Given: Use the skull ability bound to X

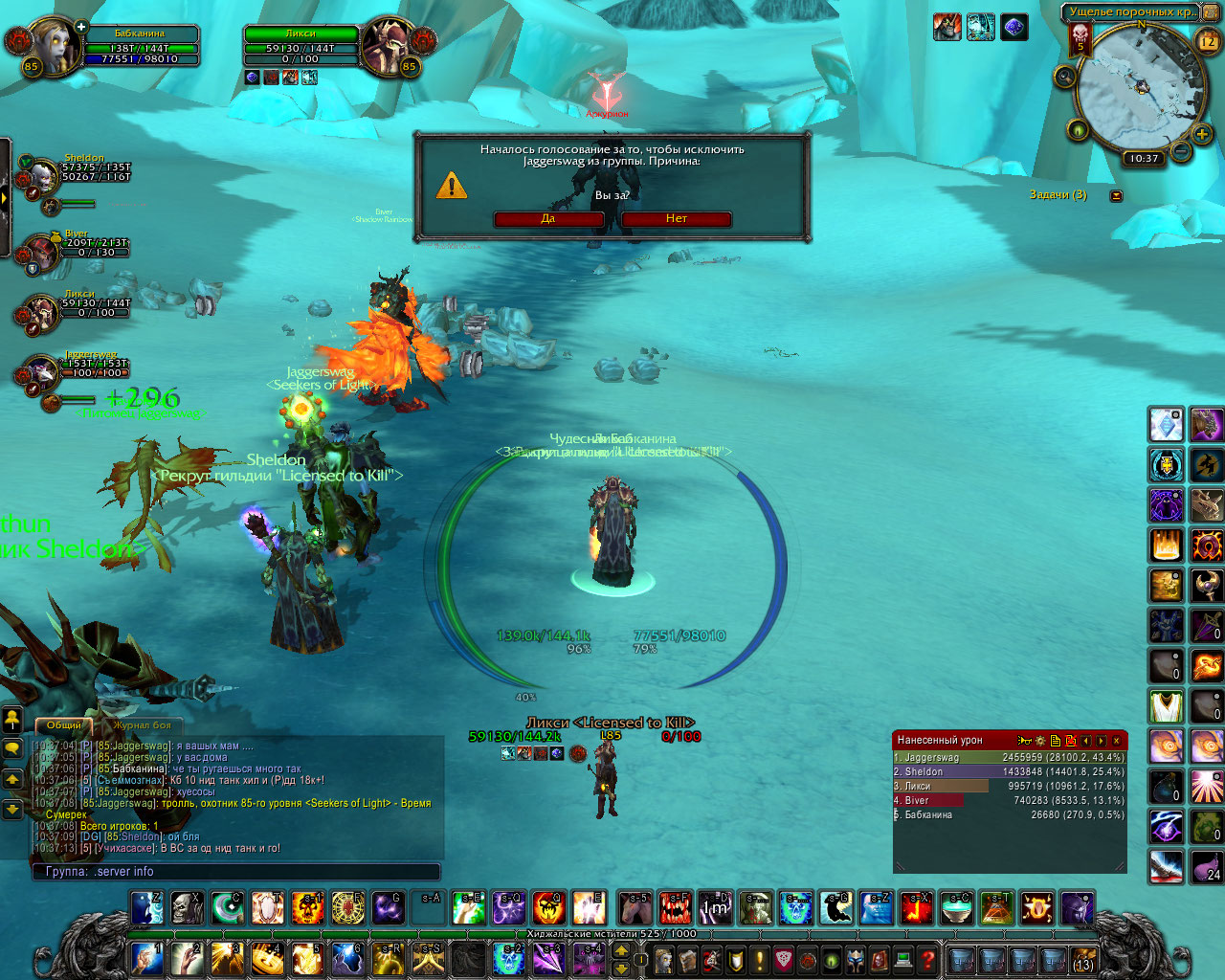Looking at the screenshot, I should pyautogui.click(x=187, y=907).
